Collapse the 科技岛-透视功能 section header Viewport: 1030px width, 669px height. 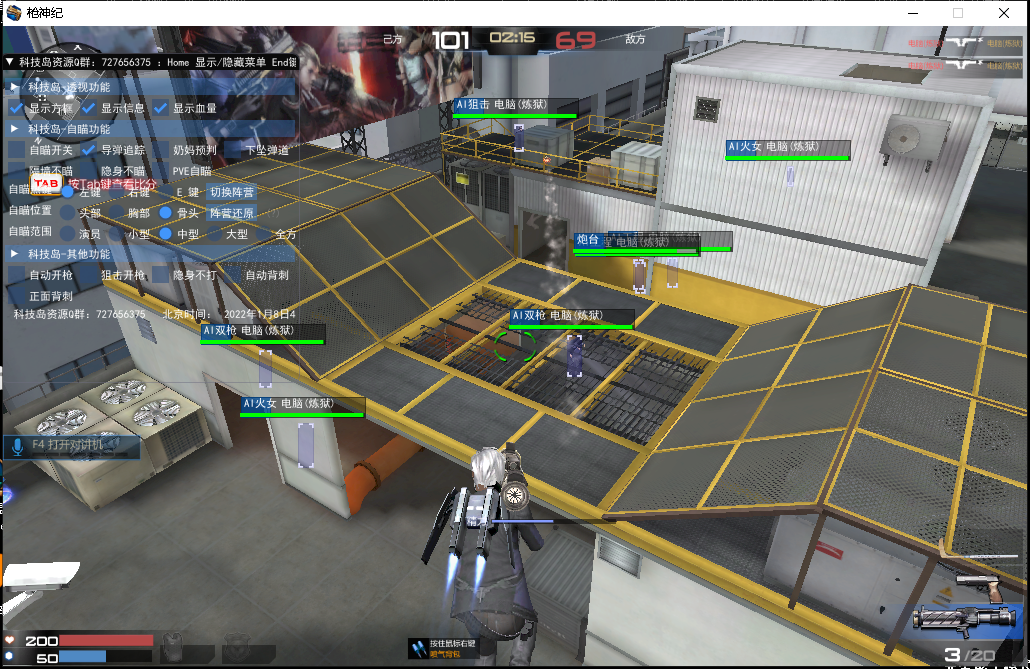(15, 87)
